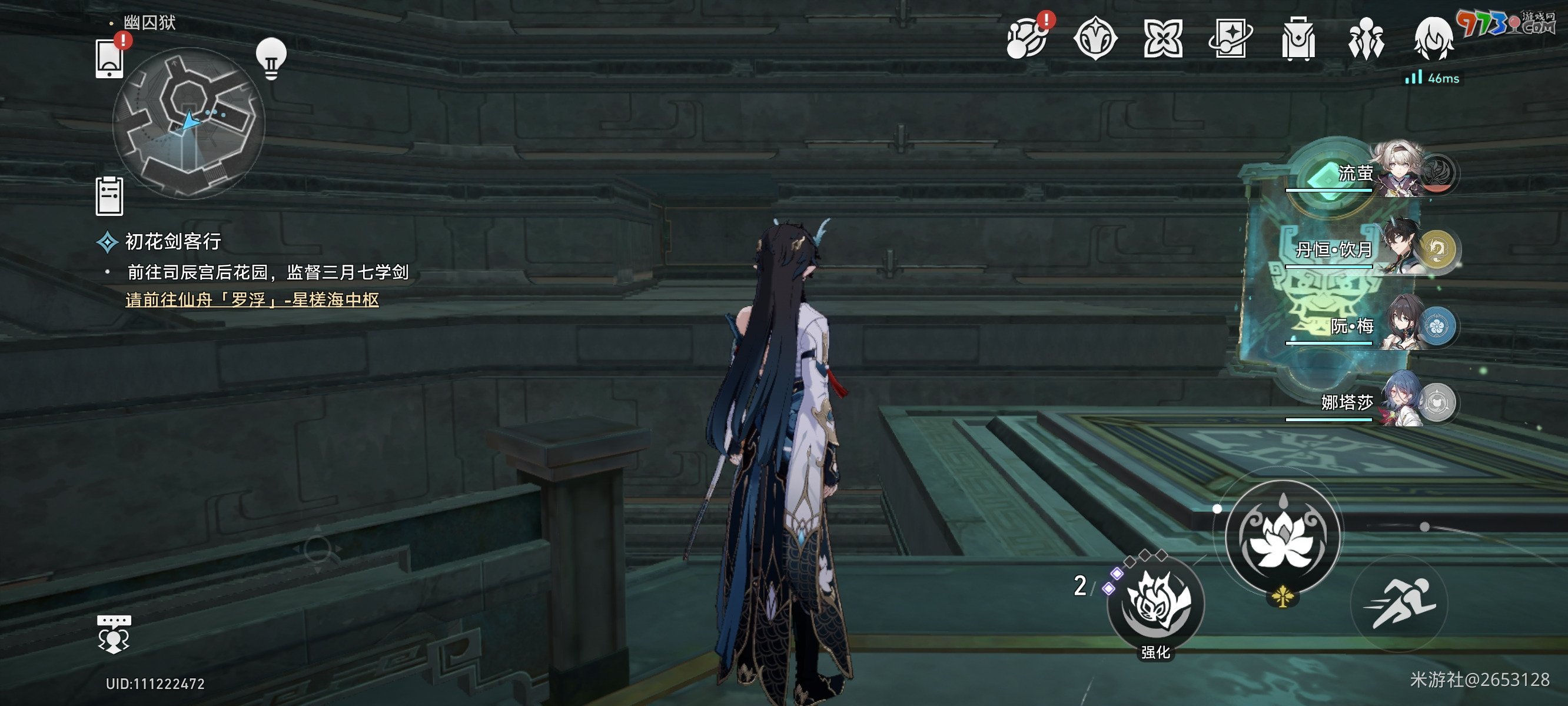The width and height of the screenshot is (1568, 706).
Task: Open the star card warp icon
Action: pos(1230,39)
